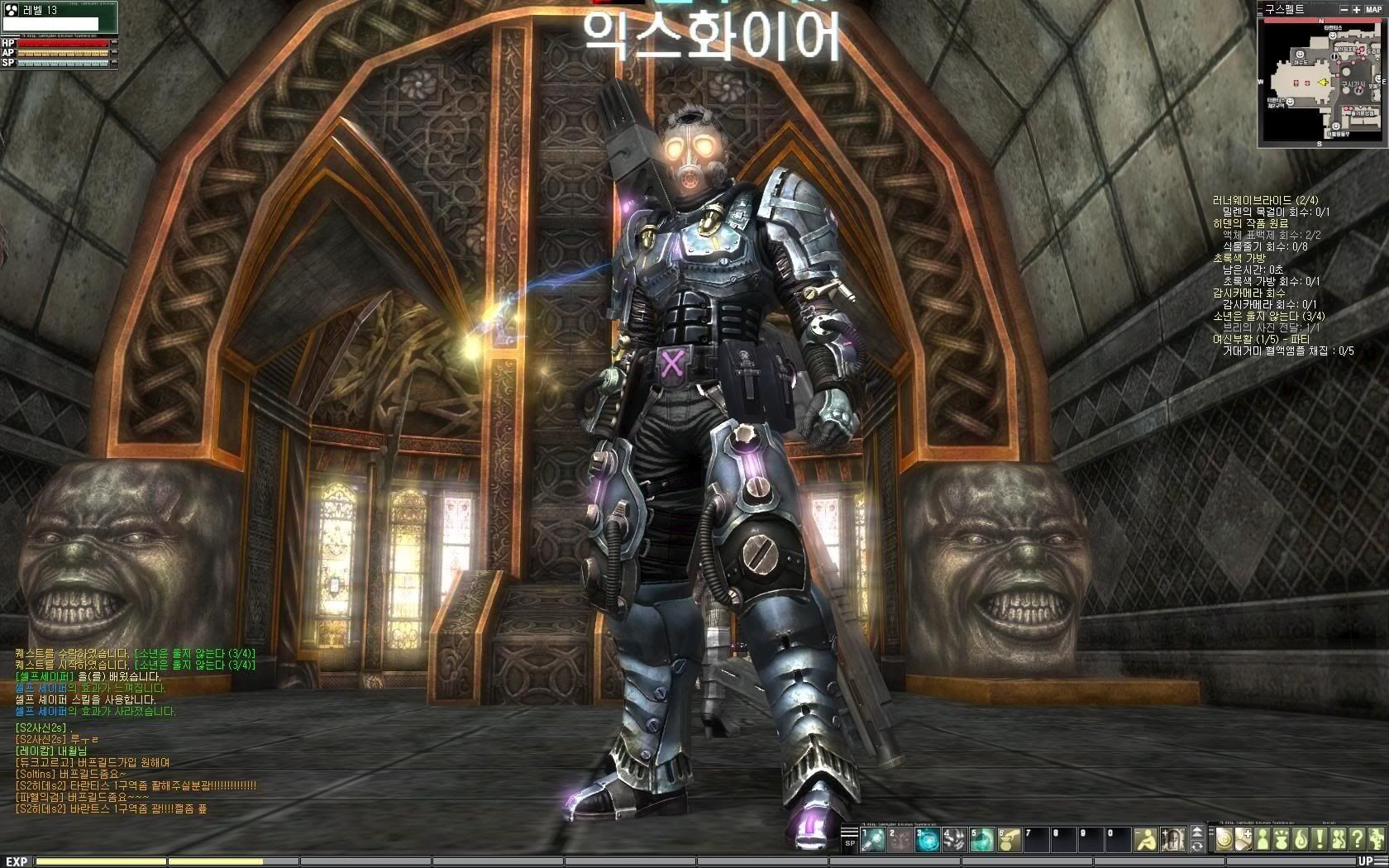Use the greyed-out skill in slot 2
The image size is (1389, 868).
click(x=900, y=840)
